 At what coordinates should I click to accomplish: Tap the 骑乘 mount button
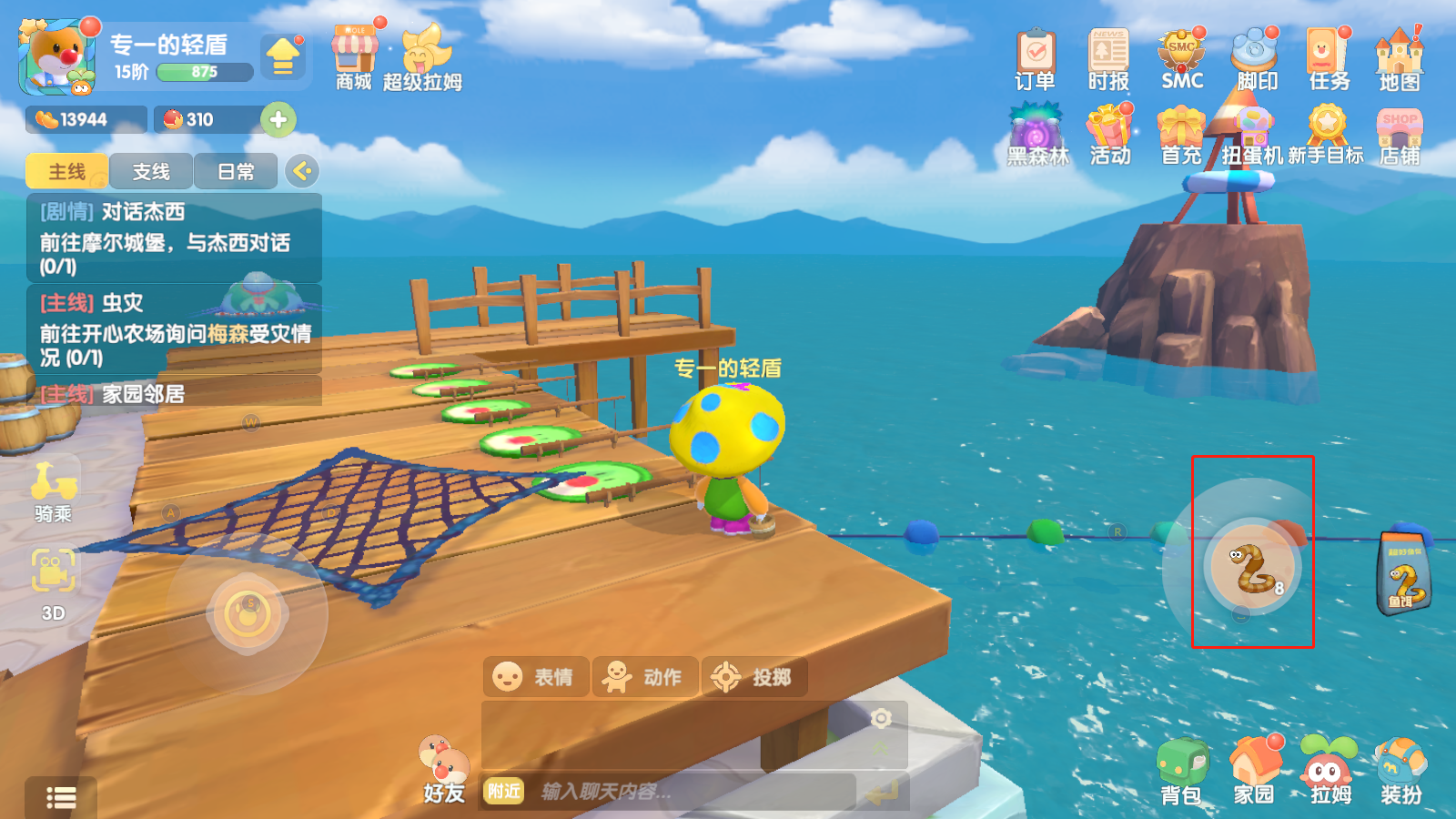(54, 491)
